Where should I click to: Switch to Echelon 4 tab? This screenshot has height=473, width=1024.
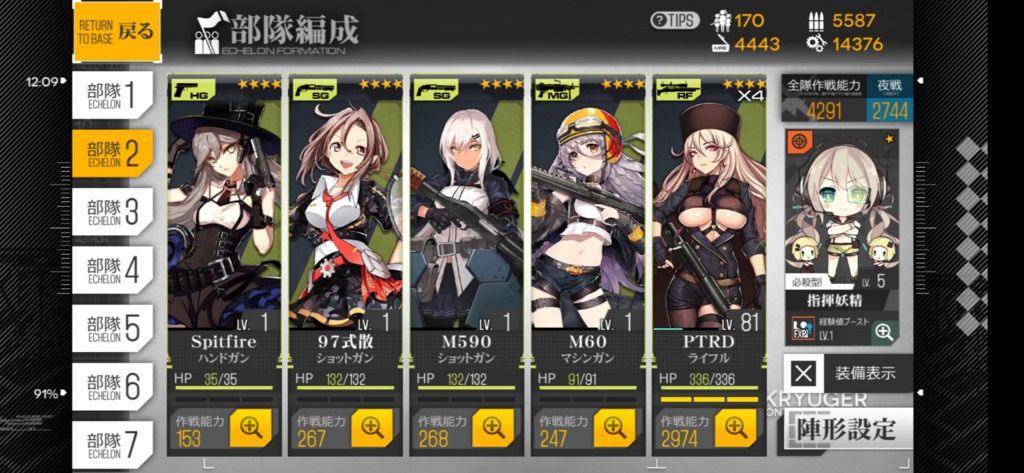pos(112,270)
